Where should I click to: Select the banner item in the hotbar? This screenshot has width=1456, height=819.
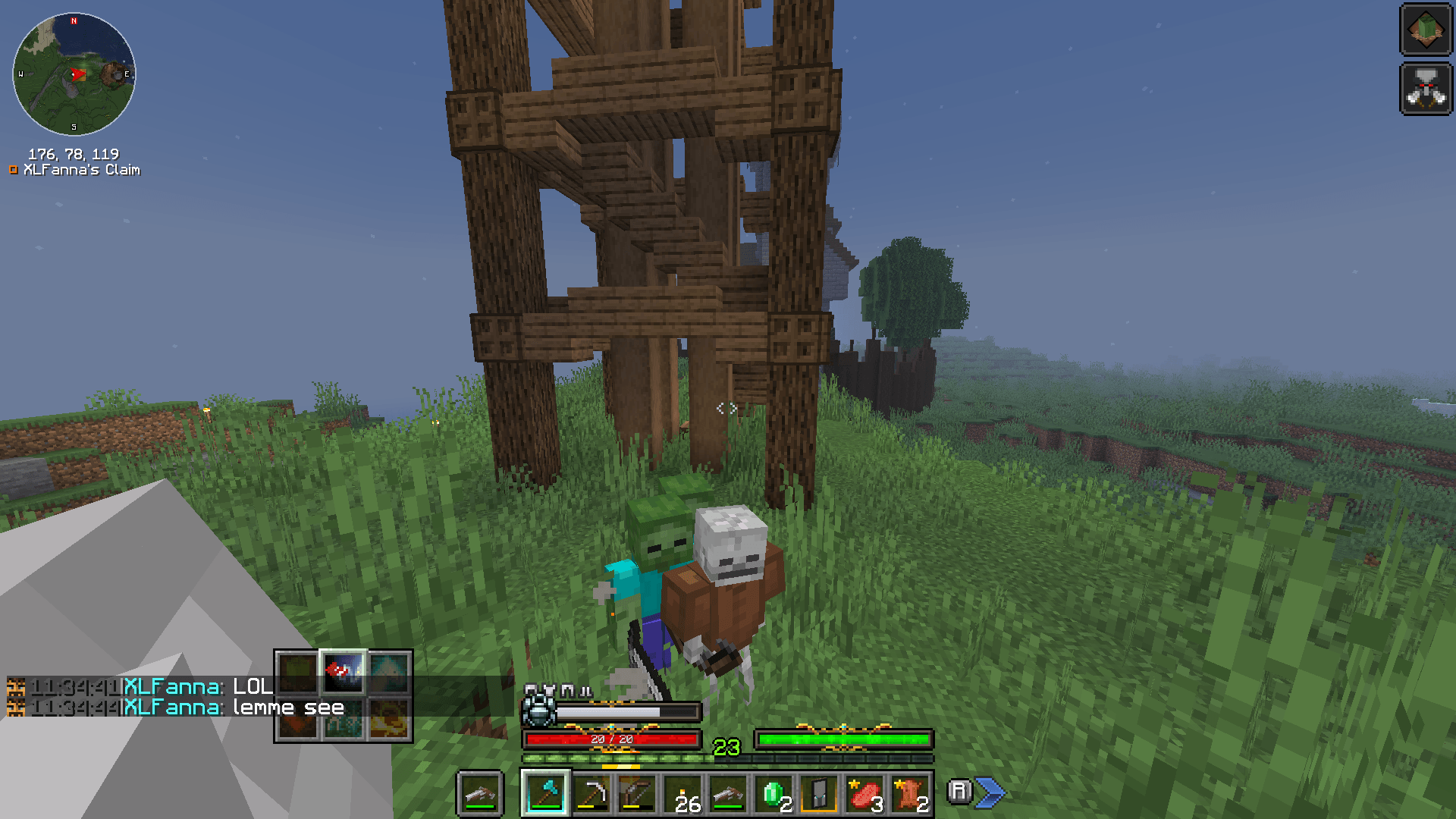point(817,794)
